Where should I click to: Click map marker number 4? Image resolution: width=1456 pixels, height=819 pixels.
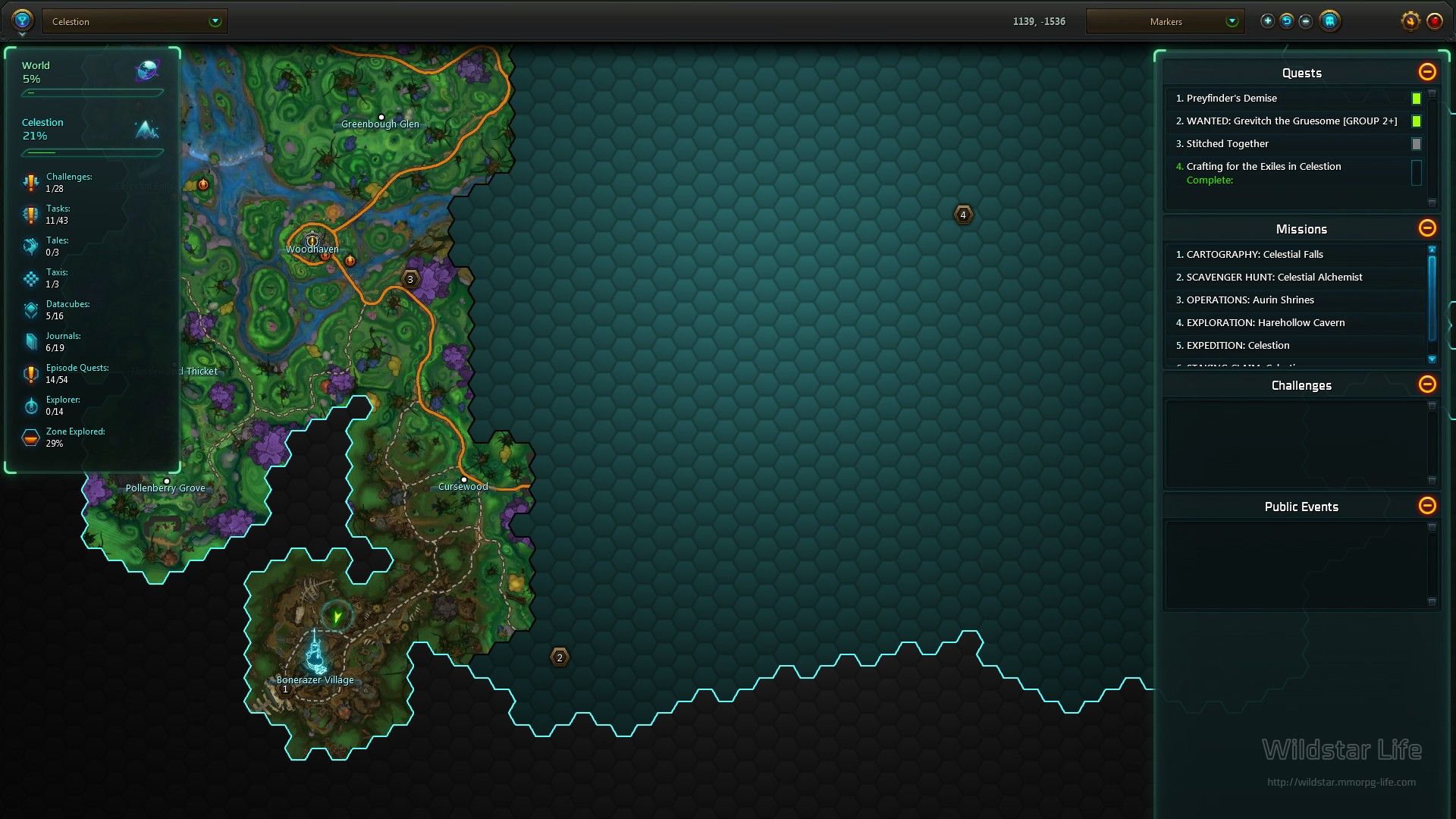[x=963, y=215]
